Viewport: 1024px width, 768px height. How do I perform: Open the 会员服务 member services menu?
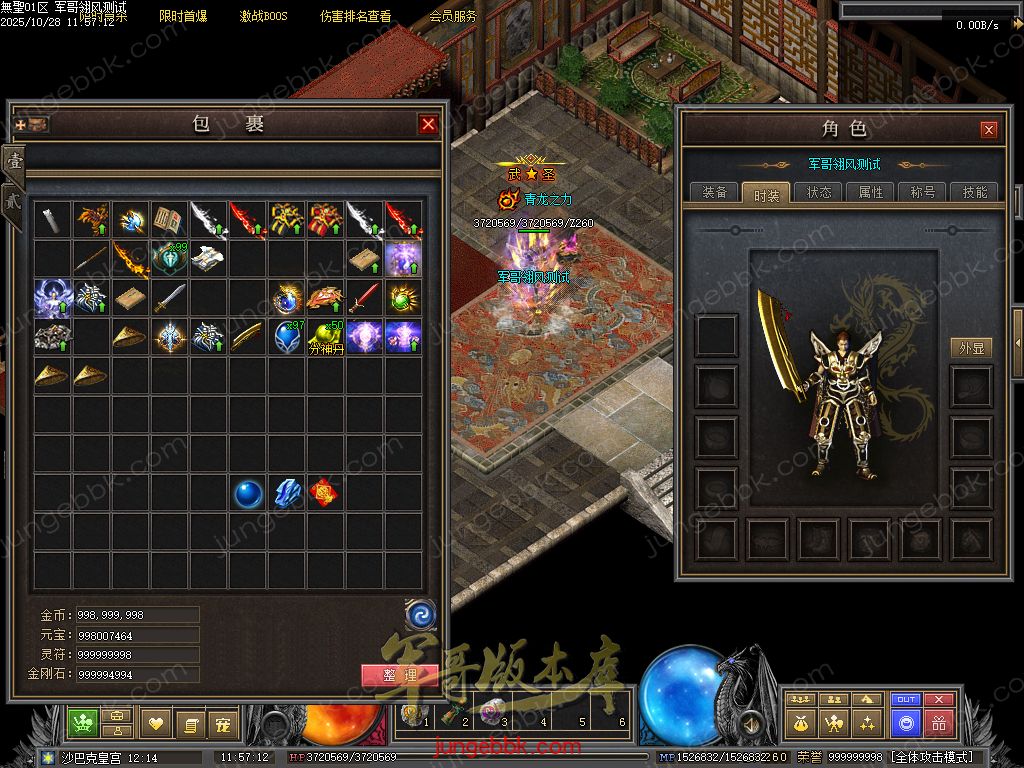click(x=453, y=16)
